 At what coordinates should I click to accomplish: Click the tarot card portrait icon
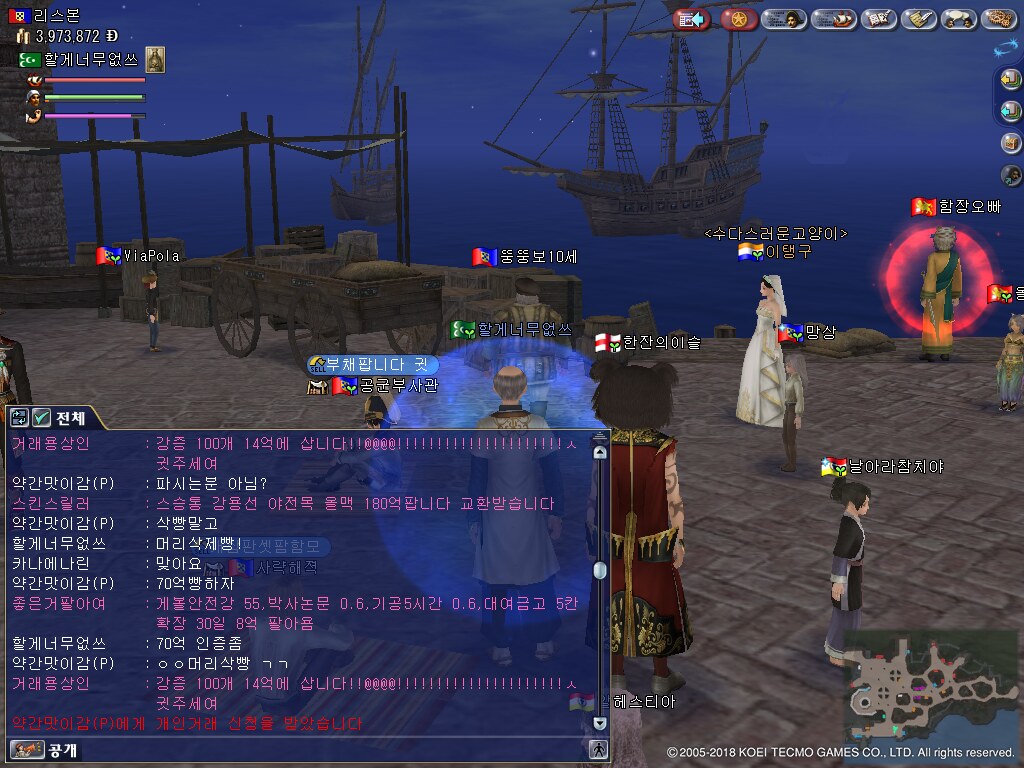(155, 59)
